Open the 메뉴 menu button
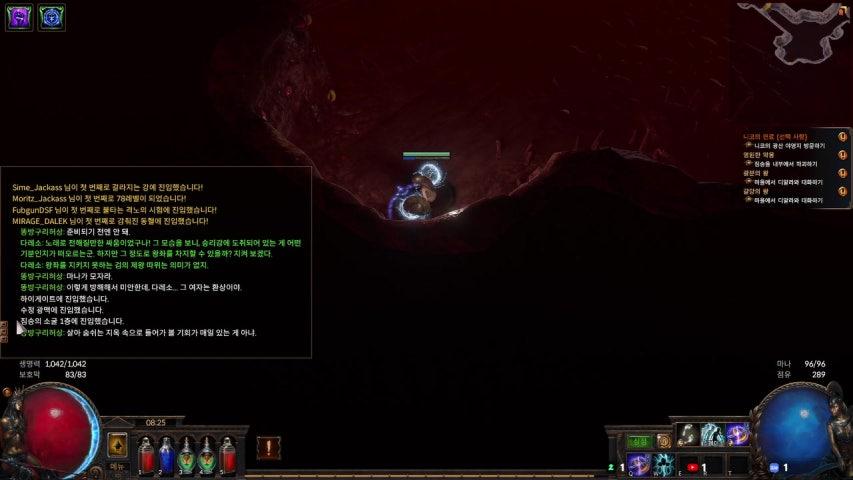853x480 pixels. point(117,466)
